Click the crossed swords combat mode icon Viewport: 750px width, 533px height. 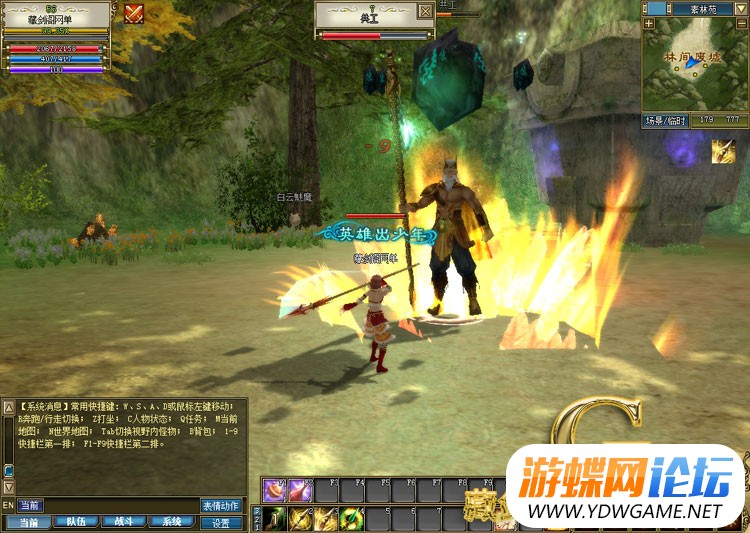[x=134, y=13]
